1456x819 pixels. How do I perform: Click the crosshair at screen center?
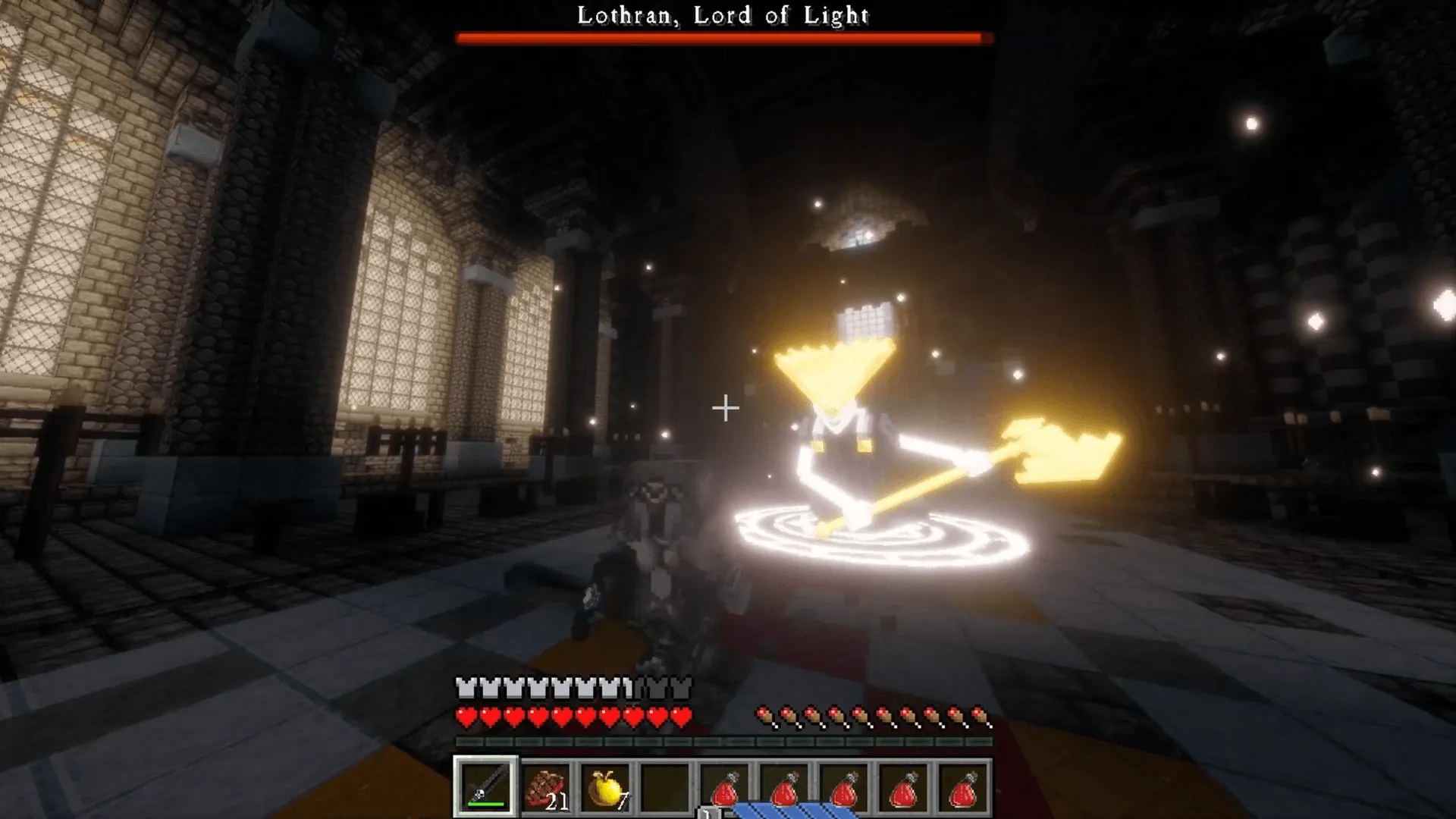coord(725,409)
